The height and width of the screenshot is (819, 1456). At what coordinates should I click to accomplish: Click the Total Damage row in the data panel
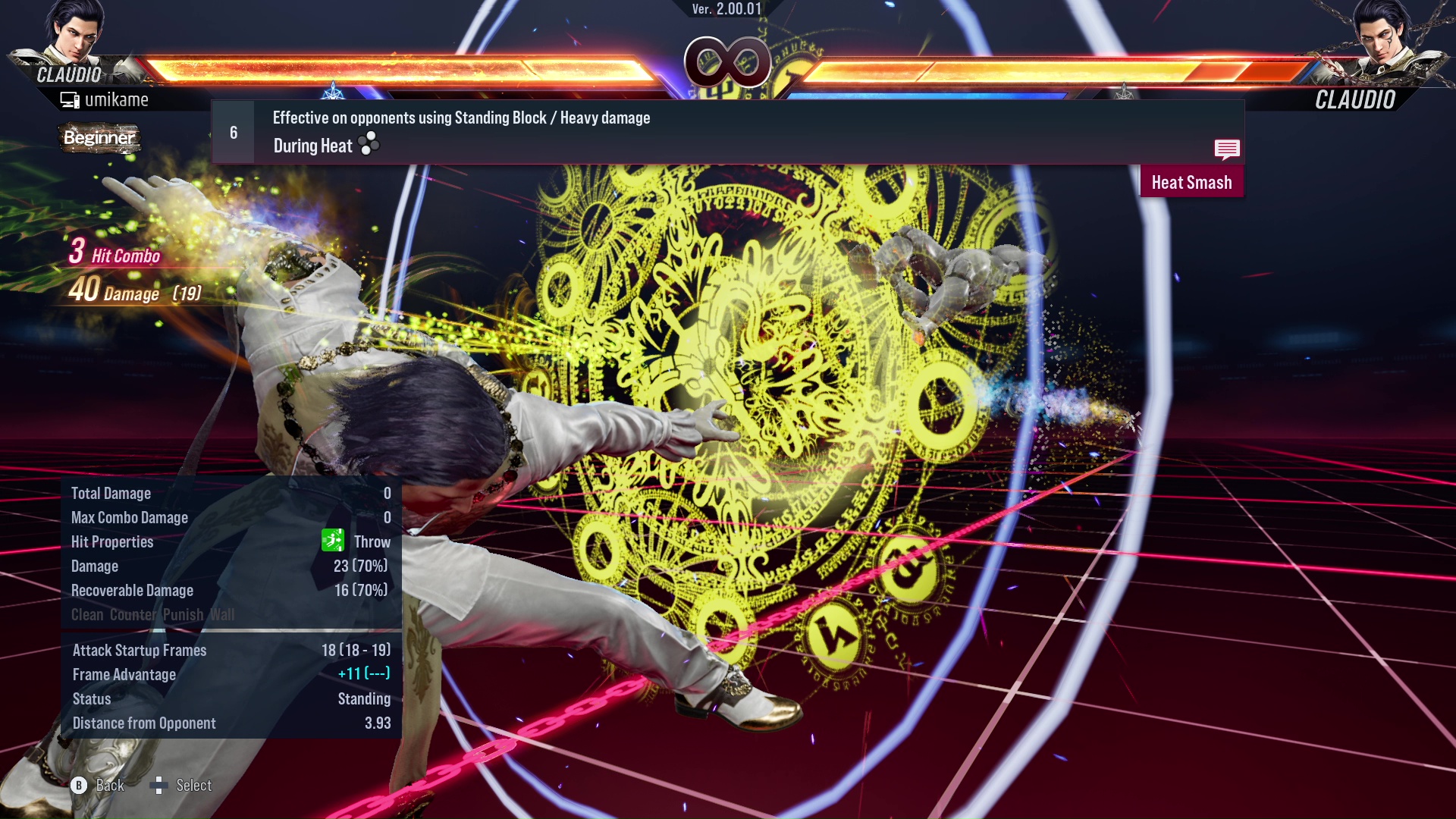click(x=227, y=493)
